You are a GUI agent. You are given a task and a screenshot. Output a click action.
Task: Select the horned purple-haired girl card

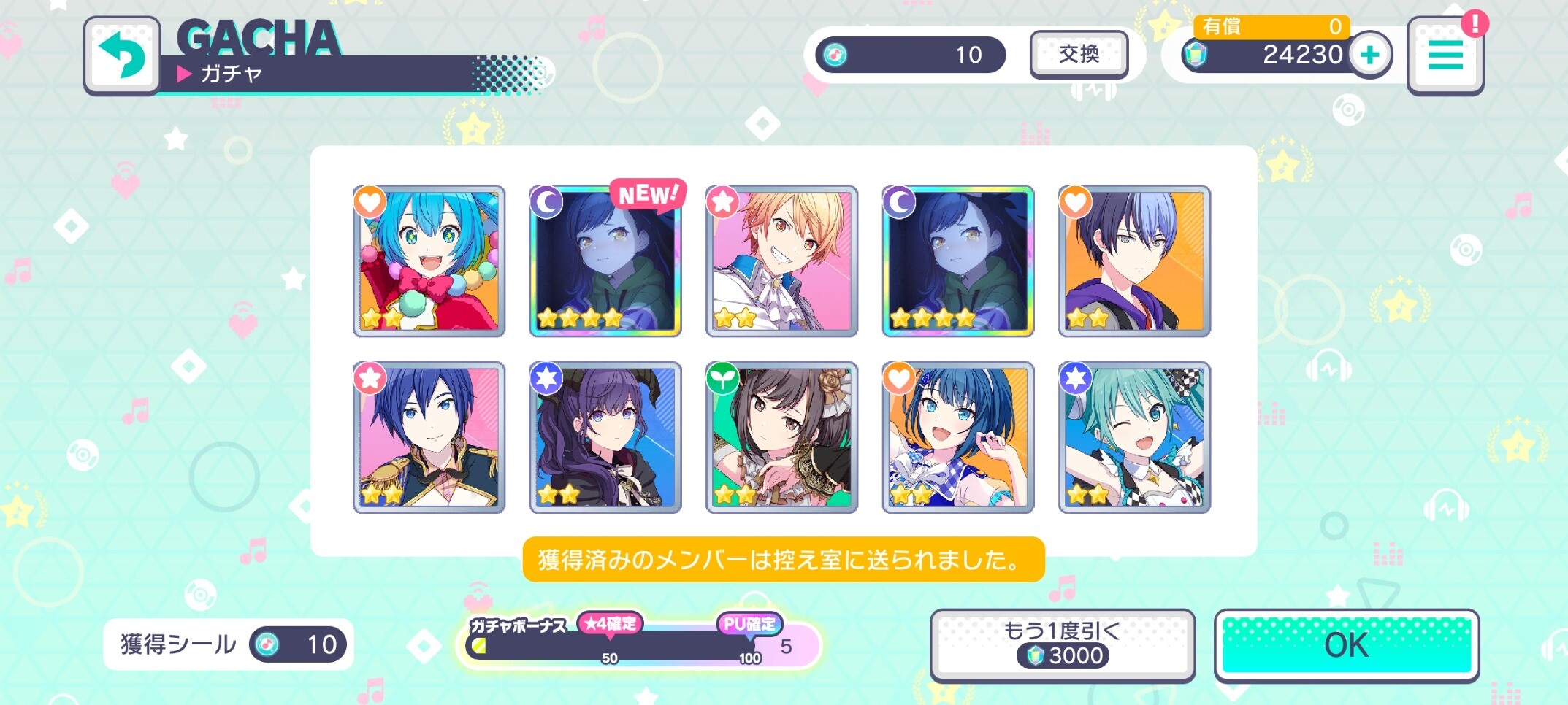click(x=605, y=437)
